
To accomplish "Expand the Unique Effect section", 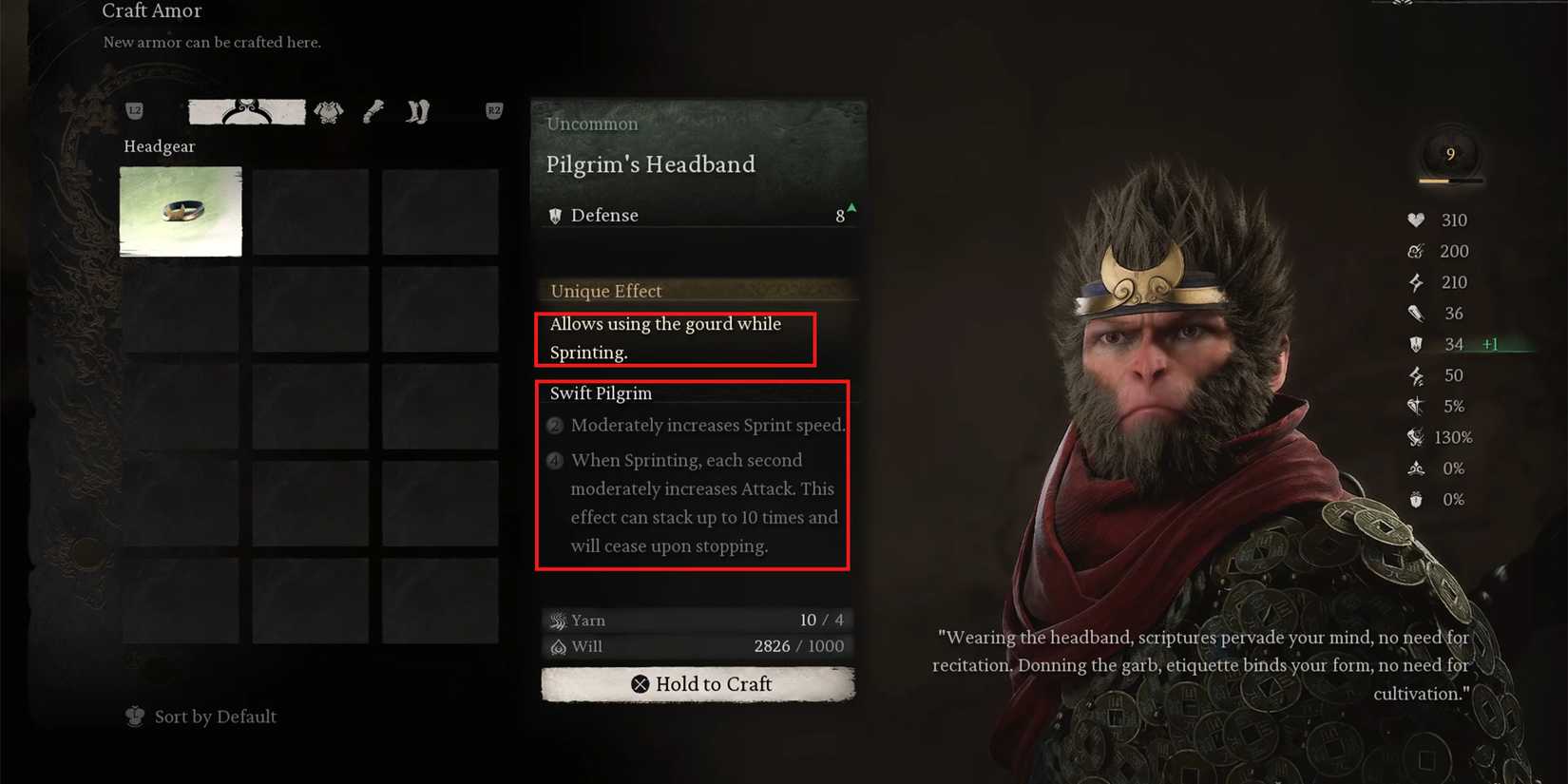I will coord(605,291).
